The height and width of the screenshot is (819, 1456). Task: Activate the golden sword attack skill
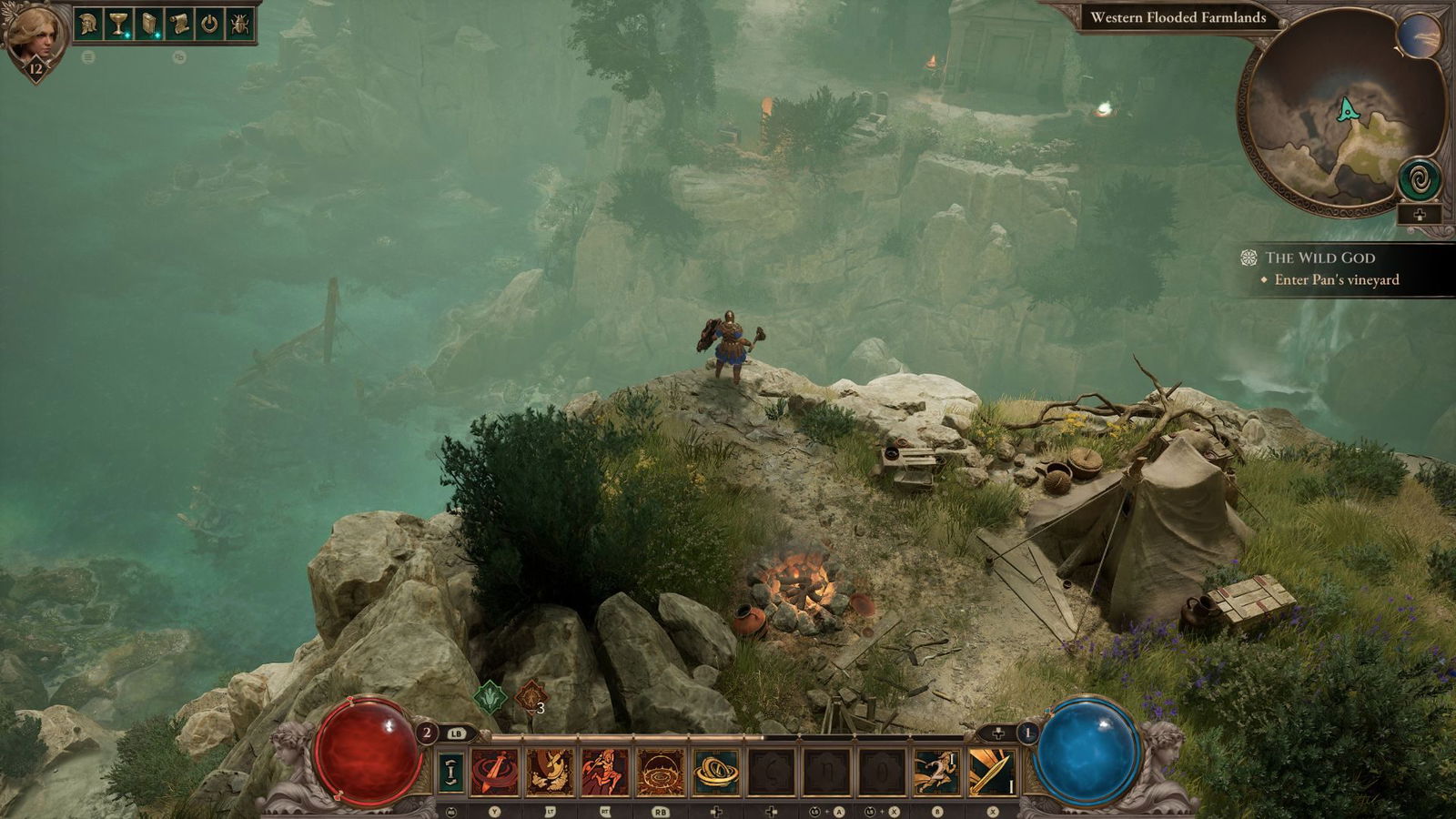pos(992,772)
